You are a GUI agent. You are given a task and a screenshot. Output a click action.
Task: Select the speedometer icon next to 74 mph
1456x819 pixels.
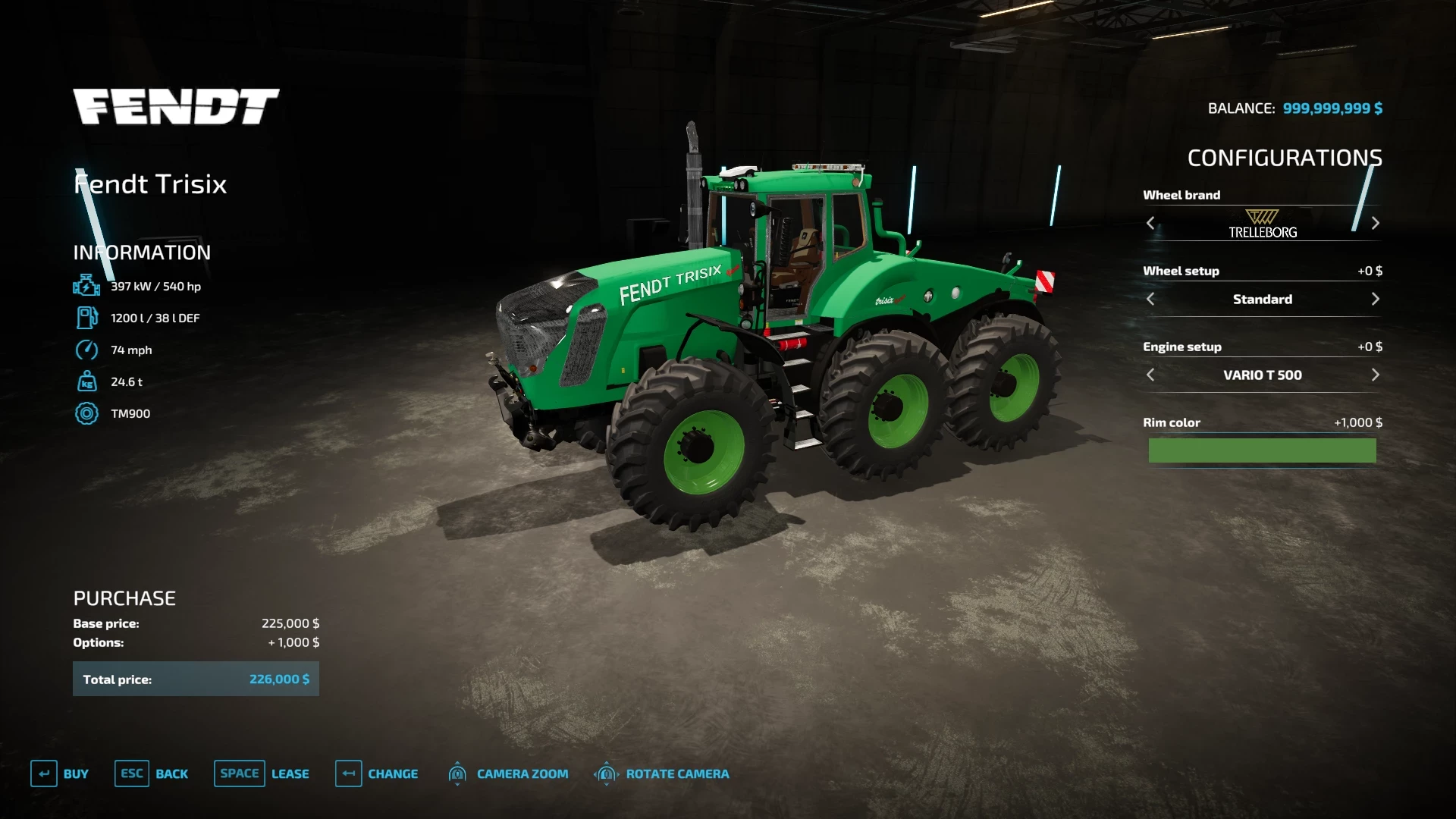[x=86, y=350]
